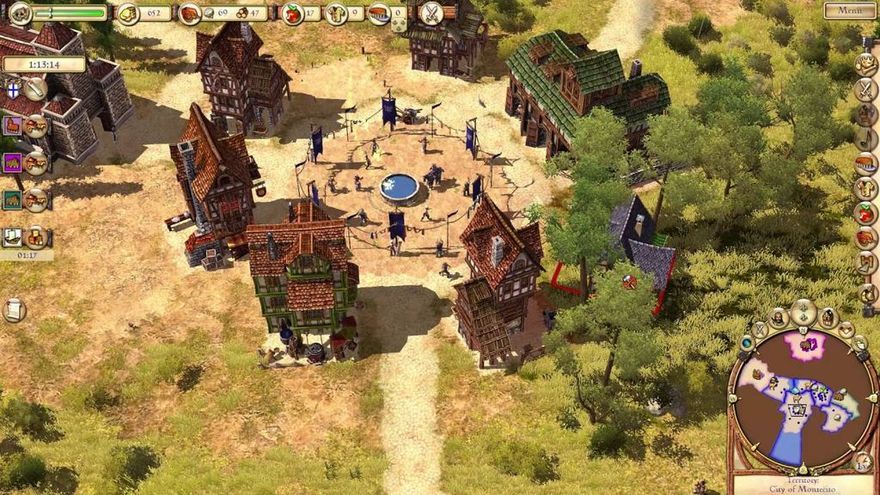The height and width of the screenshot is (495, 880).
Task: Click the portrait icon at top-left corner
Action: point(19,13)
